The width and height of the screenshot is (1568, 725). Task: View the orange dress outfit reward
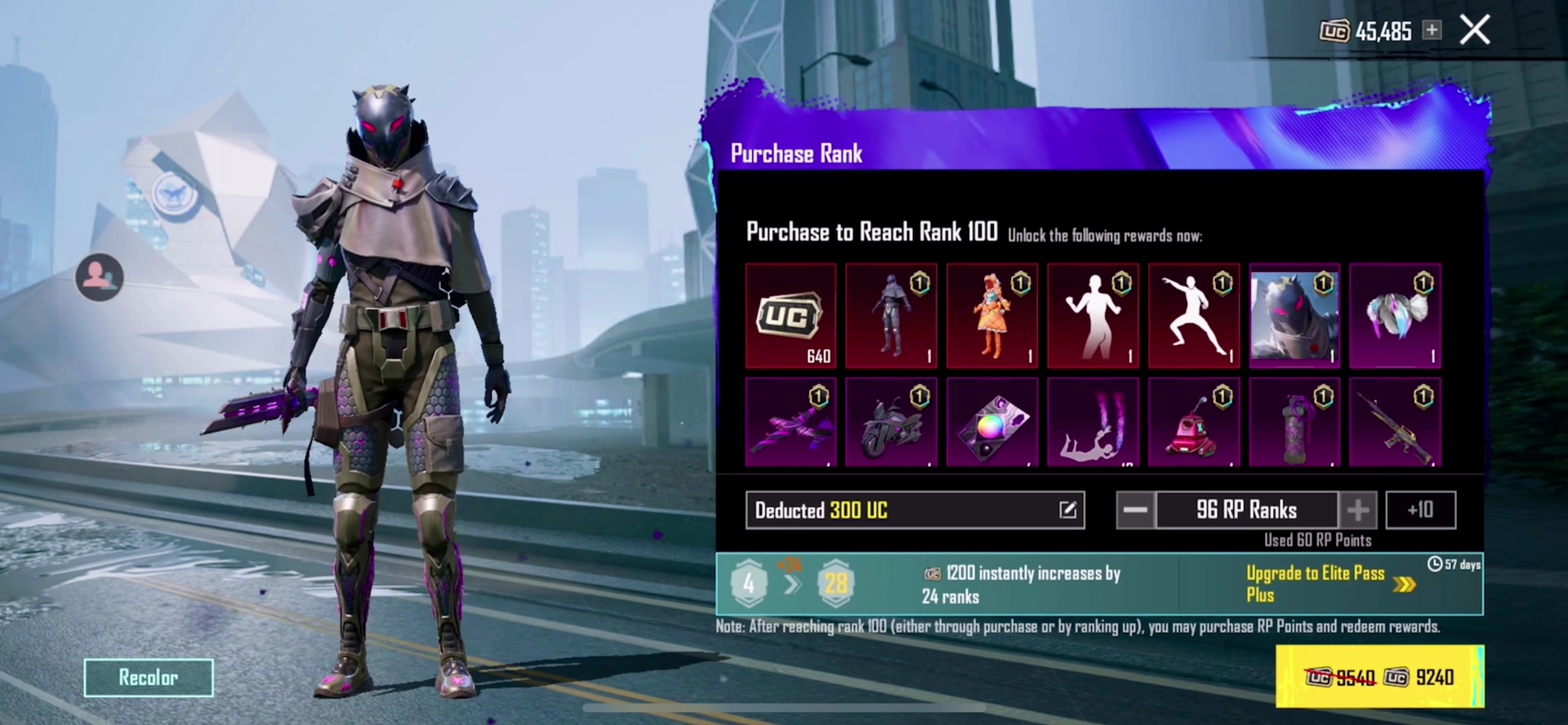[x=992, y=315]
